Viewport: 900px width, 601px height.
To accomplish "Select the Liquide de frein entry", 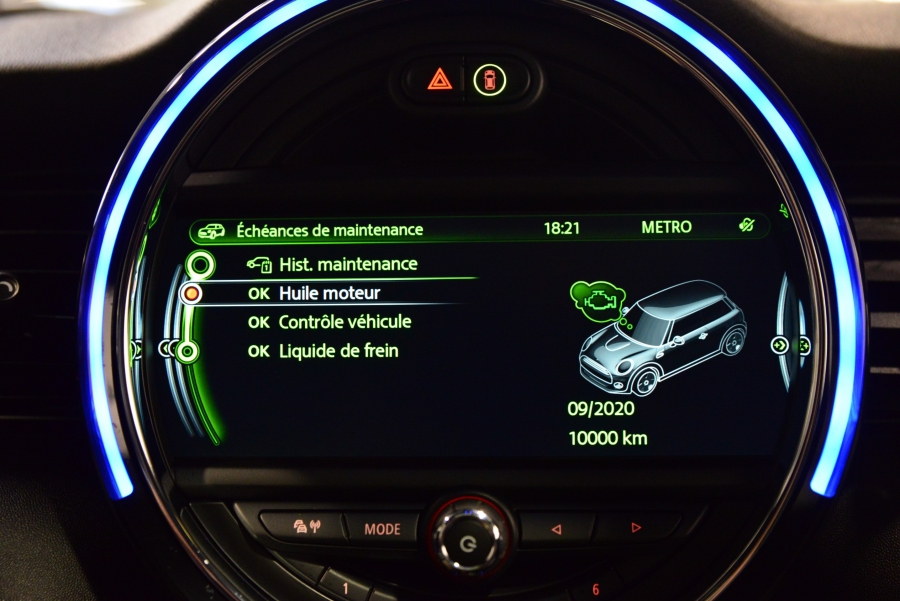I will pyautogui.click(x=338, y=351).
